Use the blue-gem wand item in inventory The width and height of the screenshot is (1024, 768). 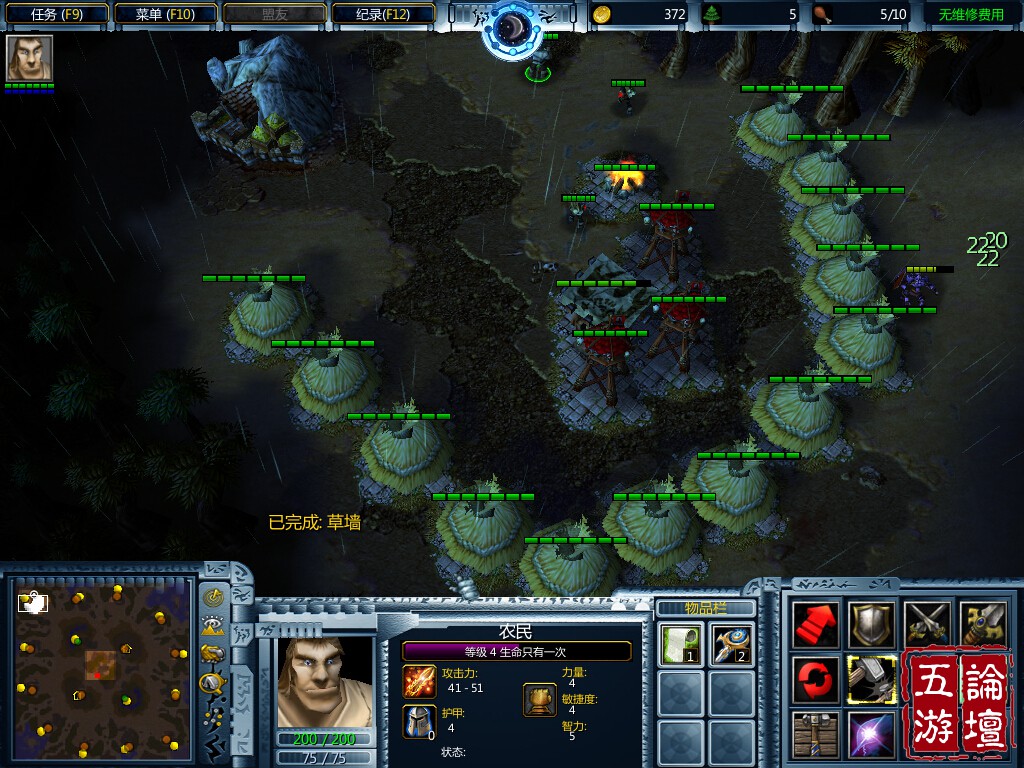point(732,644)
